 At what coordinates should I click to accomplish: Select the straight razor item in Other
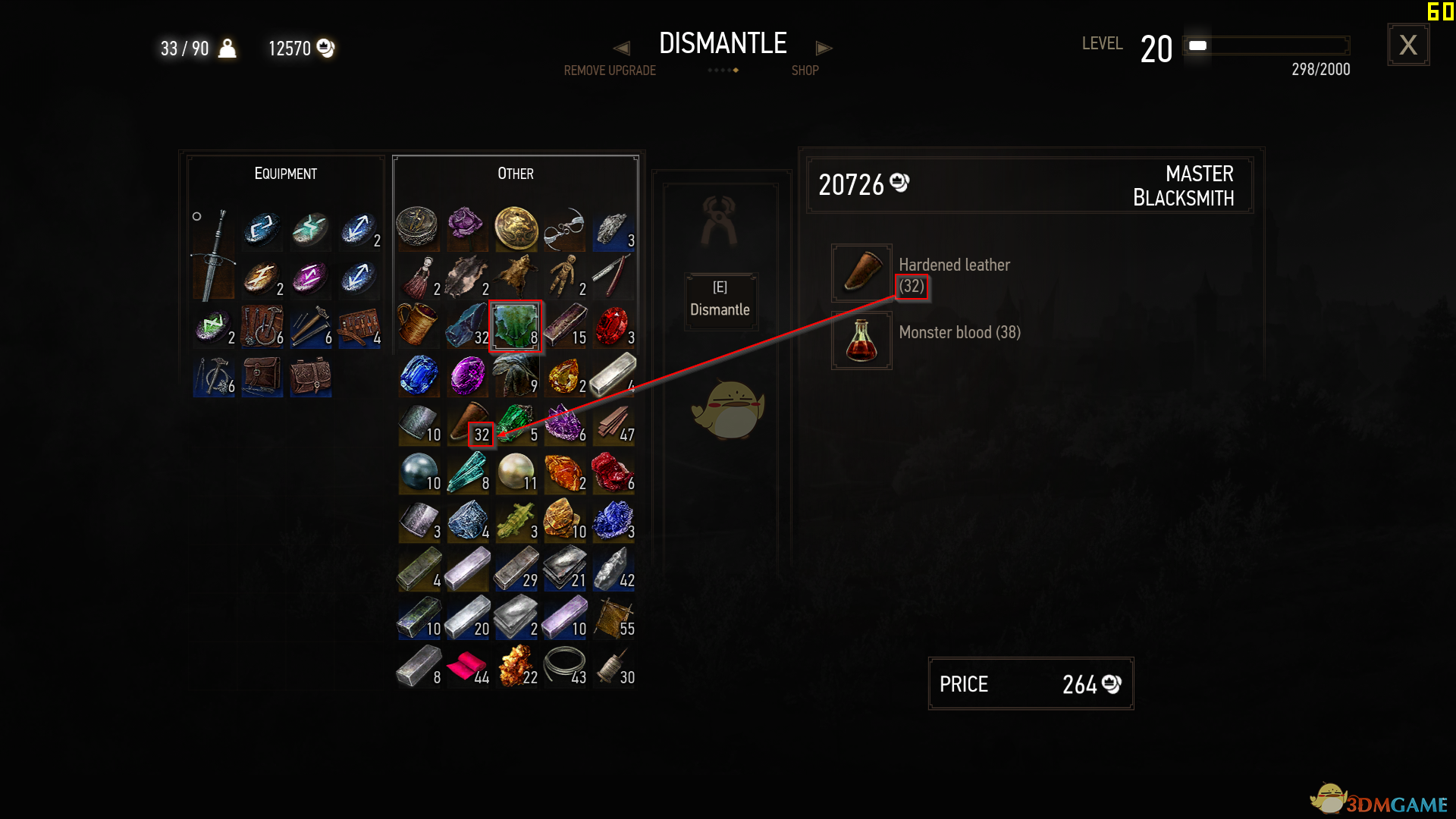coord(613,275)
